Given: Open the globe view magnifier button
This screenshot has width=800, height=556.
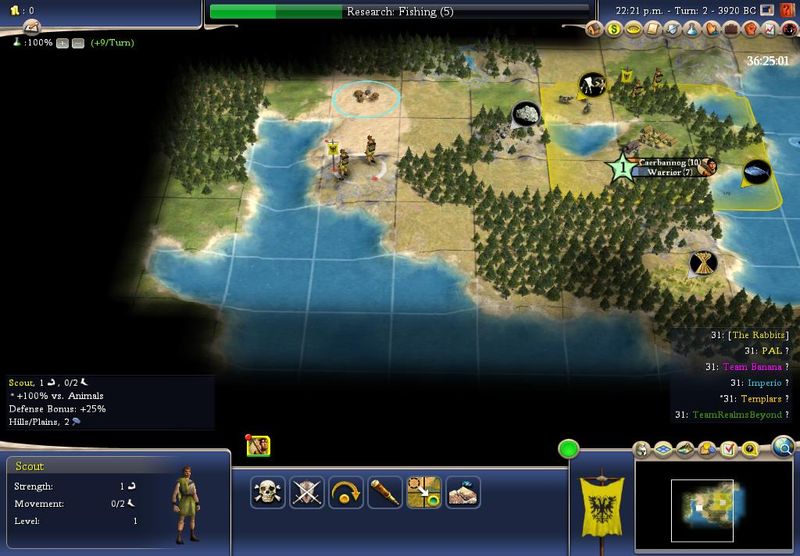Looking at the screenshot, I should (785, 446).
